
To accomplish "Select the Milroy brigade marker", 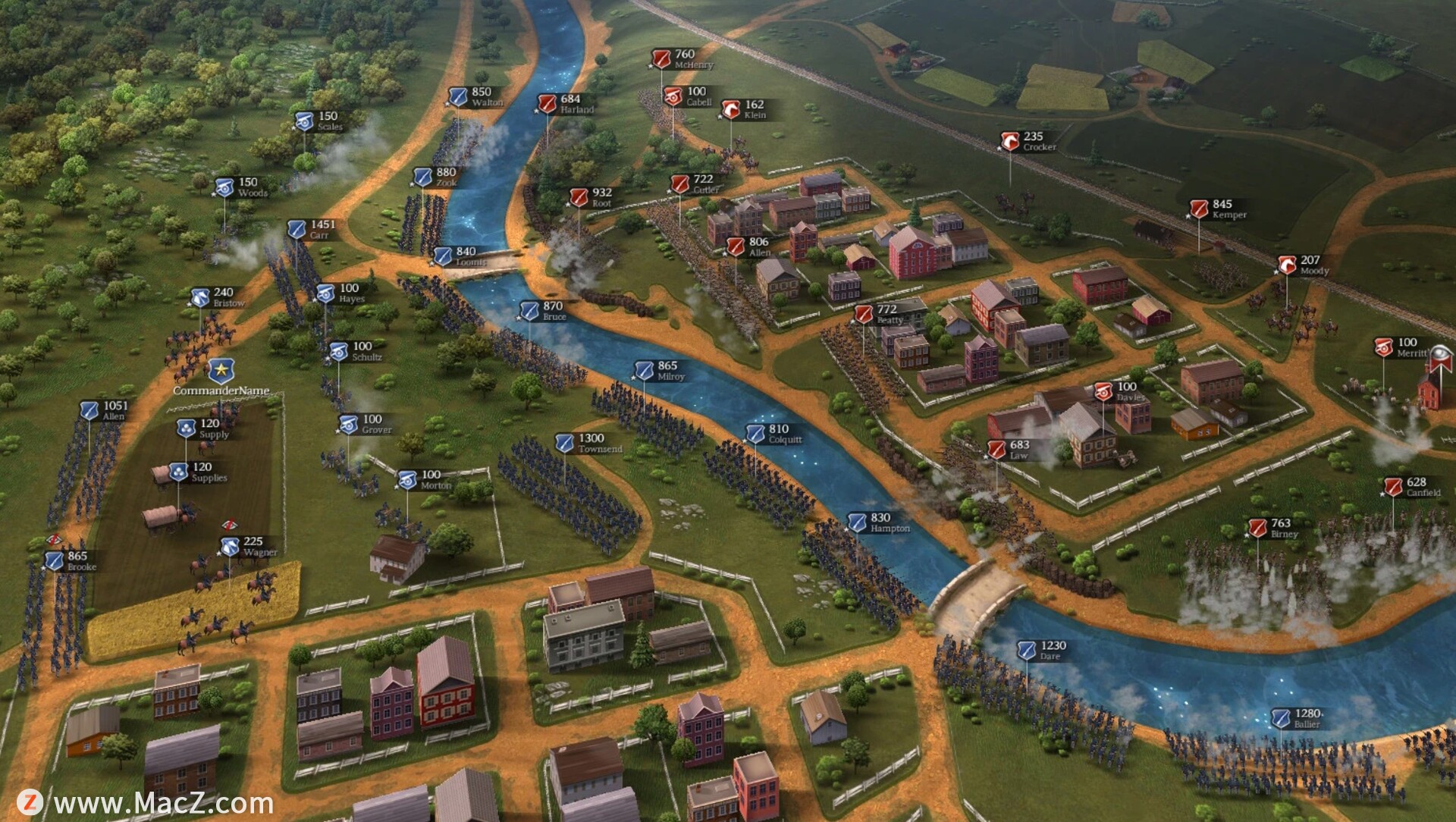I will (644, 370).
